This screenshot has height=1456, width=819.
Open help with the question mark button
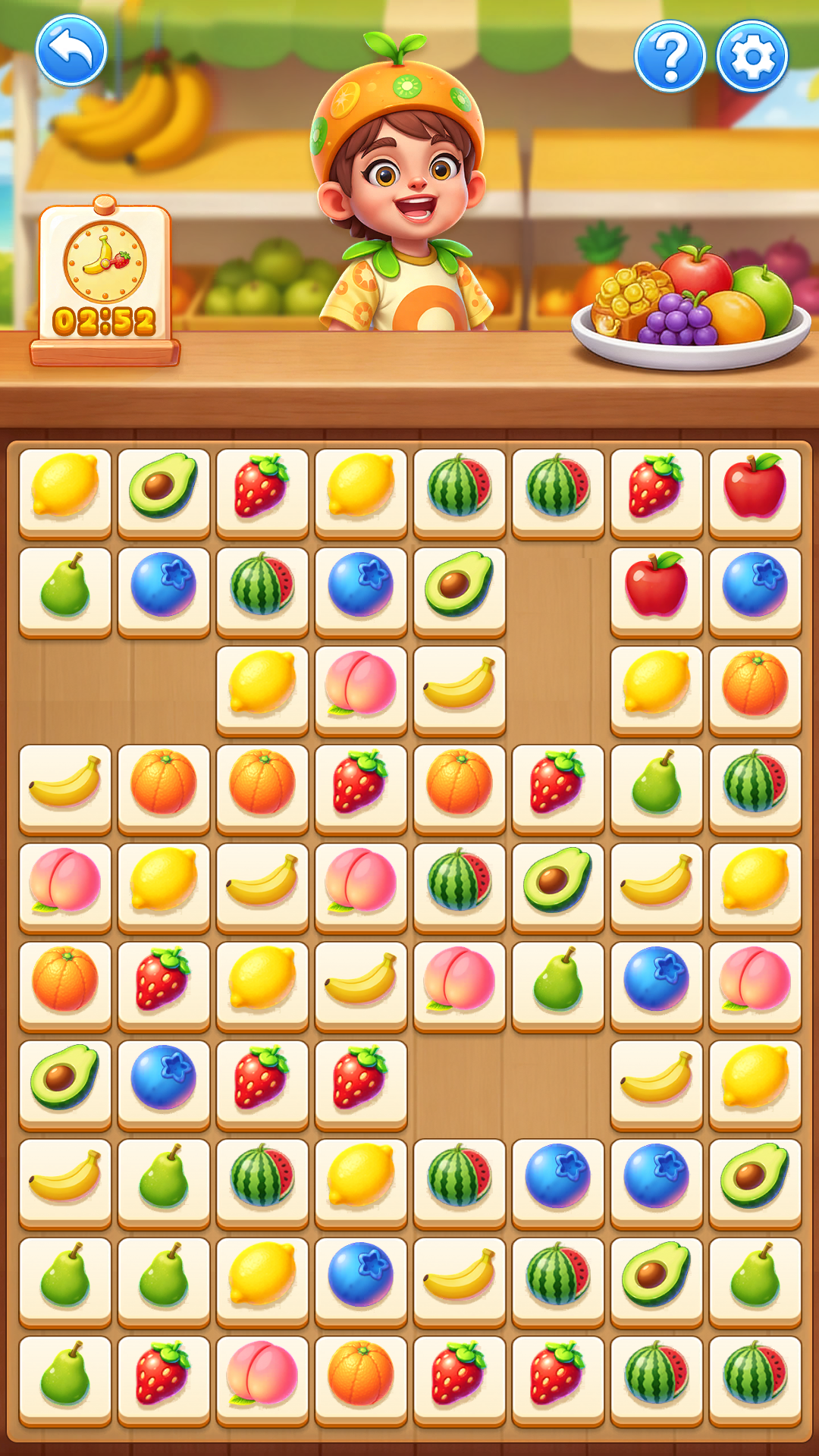670,56
